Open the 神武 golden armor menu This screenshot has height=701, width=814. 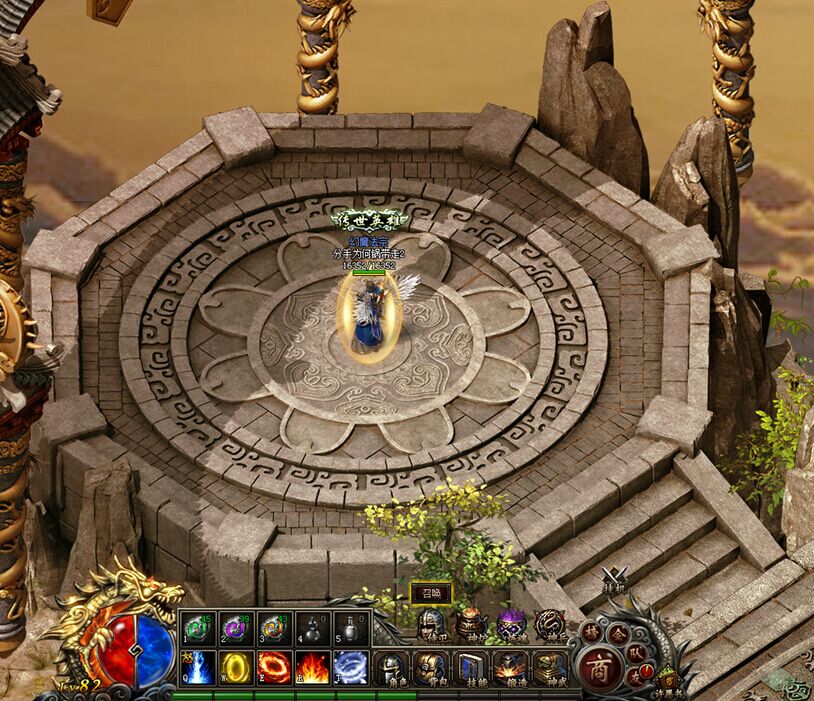coord(549,667)
